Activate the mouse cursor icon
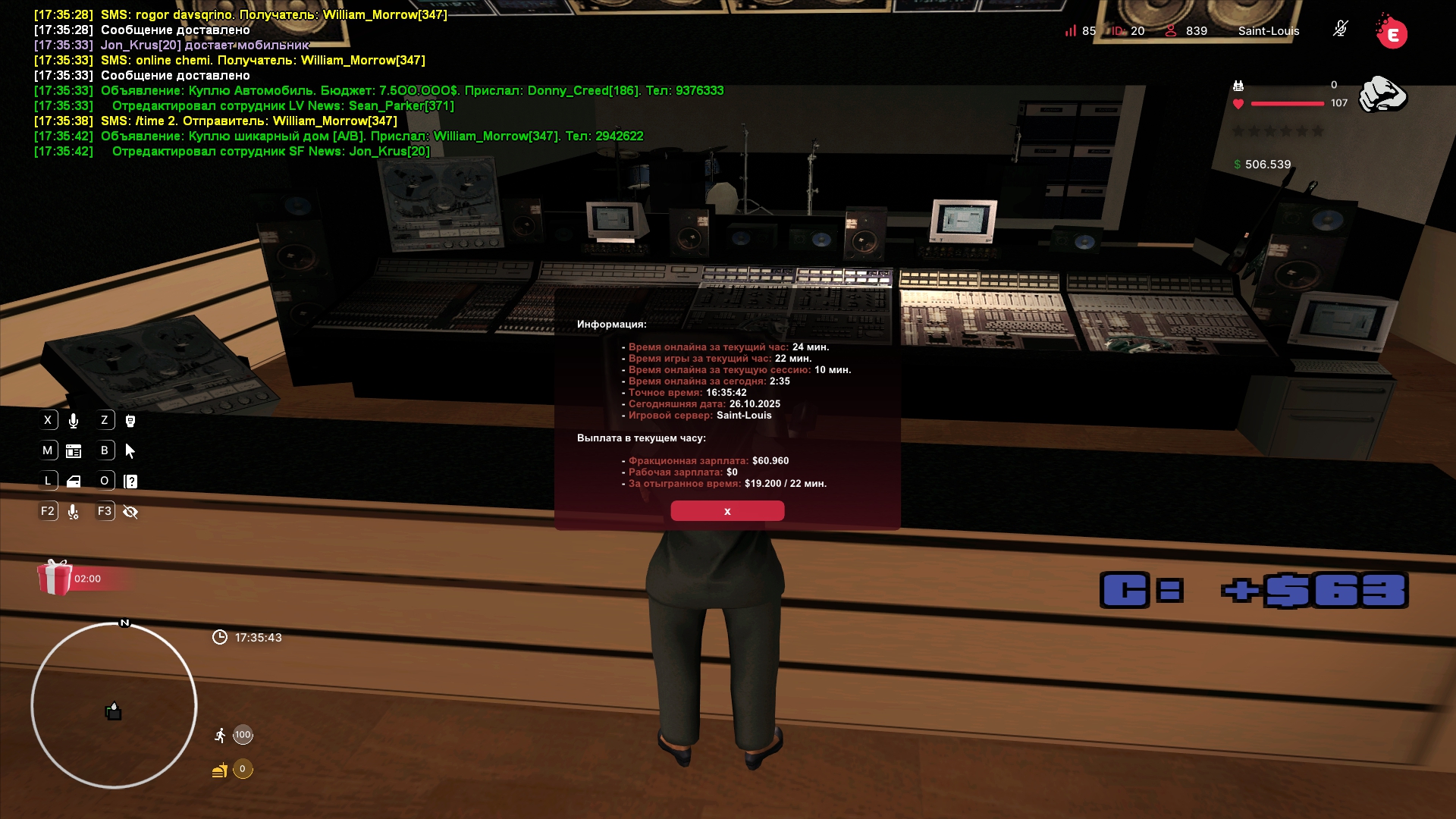 point(130,451)
